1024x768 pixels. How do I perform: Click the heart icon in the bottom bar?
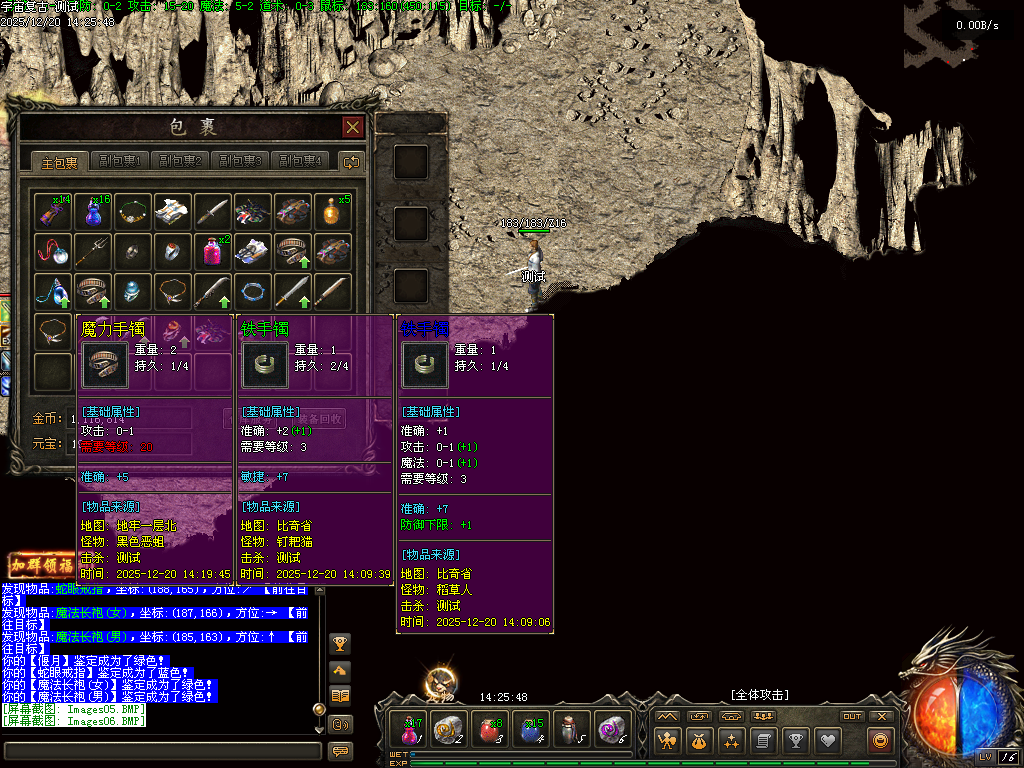tap(827, 741)
